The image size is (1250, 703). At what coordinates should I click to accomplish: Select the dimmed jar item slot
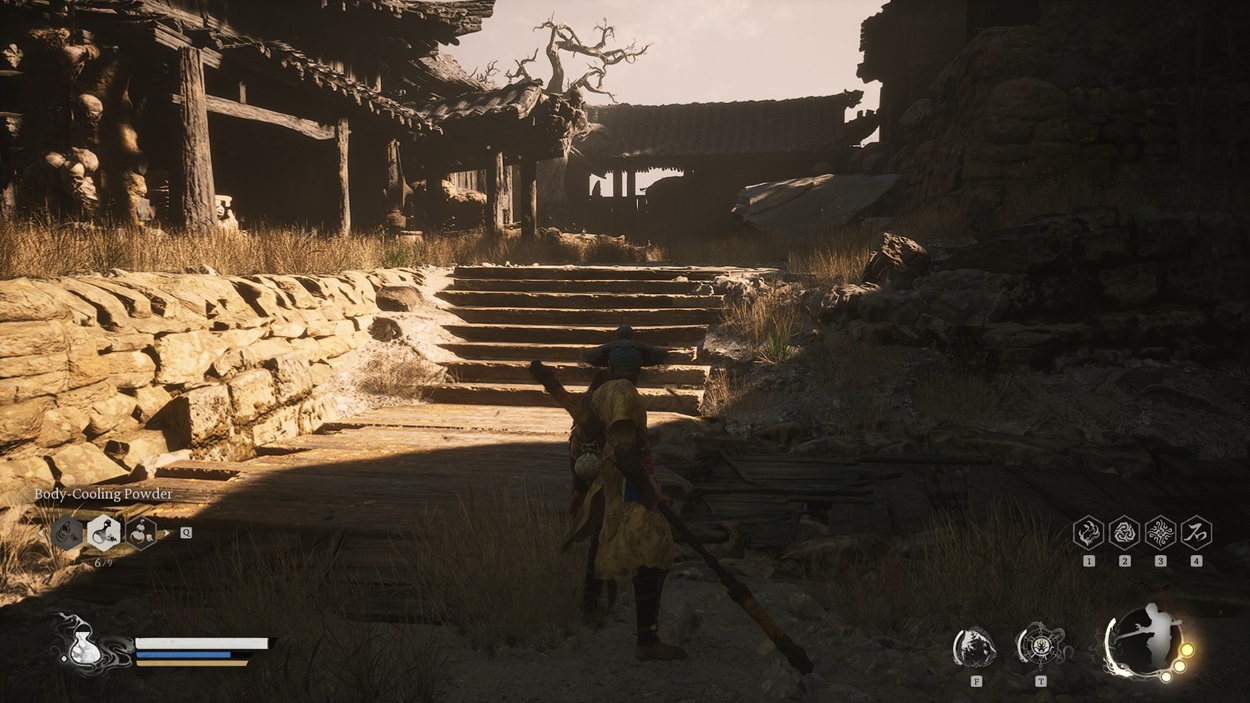click(67, 532)
